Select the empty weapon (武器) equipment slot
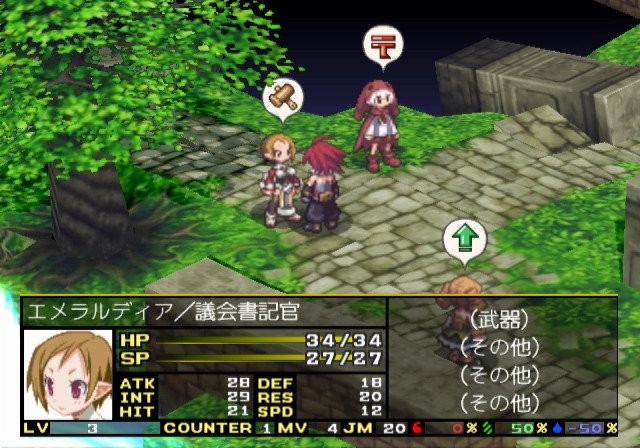640x448 pixels. [490, 322]
